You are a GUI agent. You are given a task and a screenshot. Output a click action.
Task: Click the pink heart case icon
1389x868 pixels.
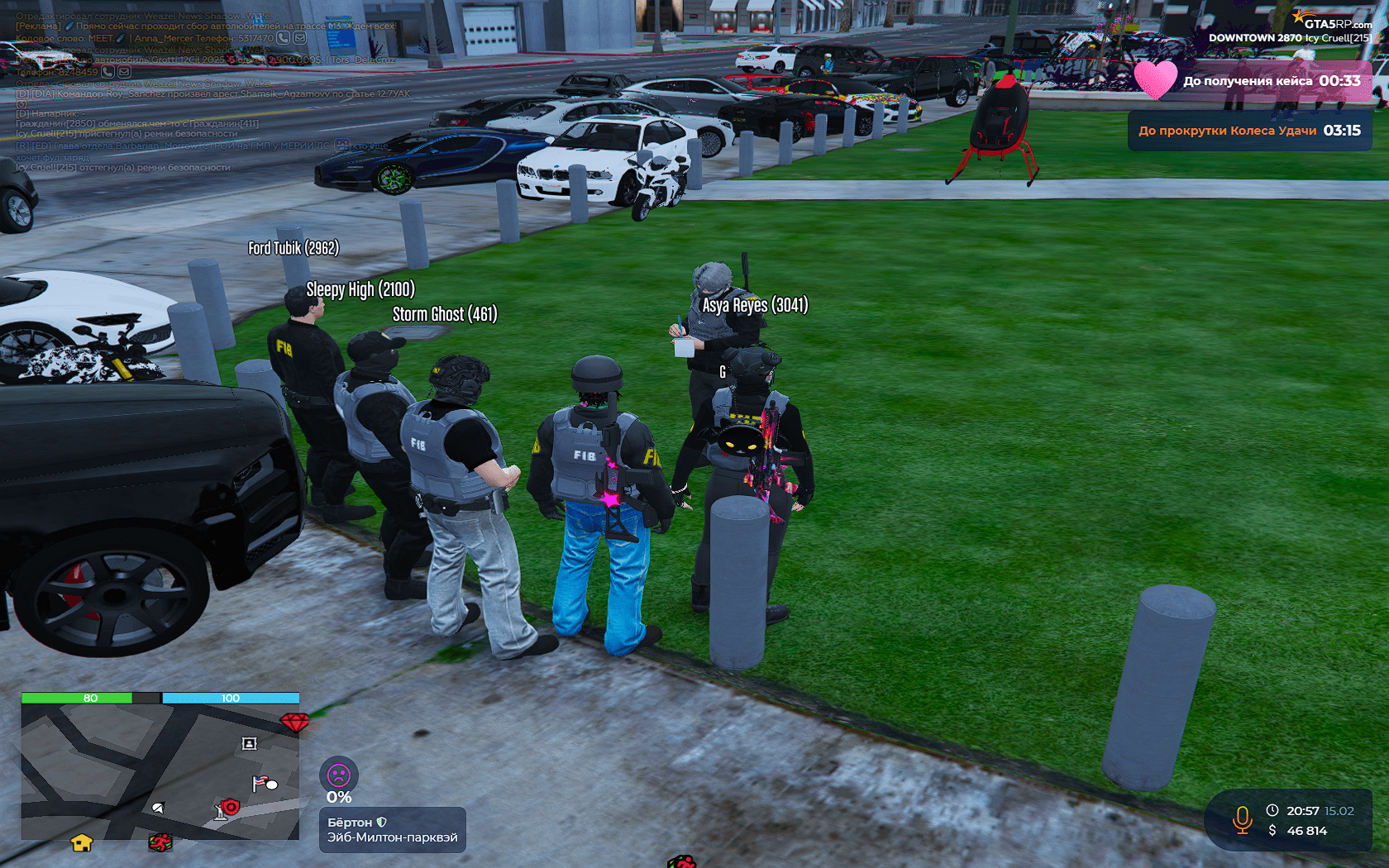[x=1155, y=80]
